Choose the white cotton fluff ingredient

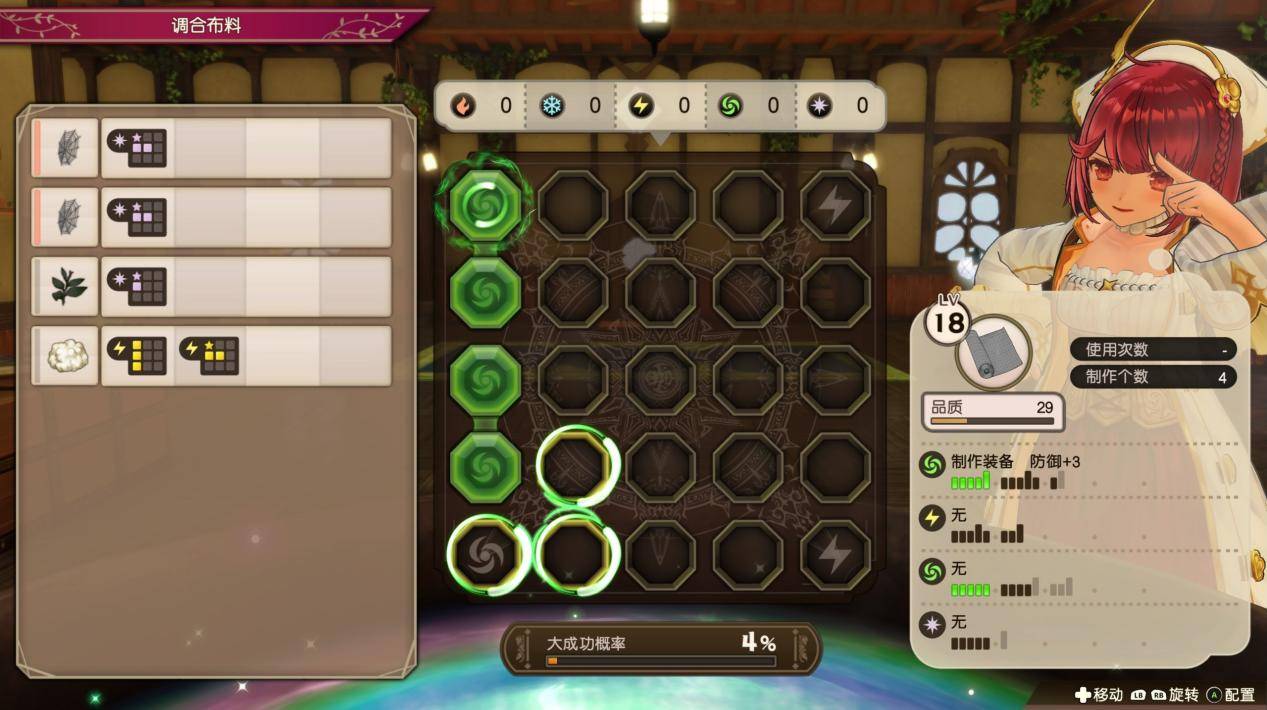(67, 355)
